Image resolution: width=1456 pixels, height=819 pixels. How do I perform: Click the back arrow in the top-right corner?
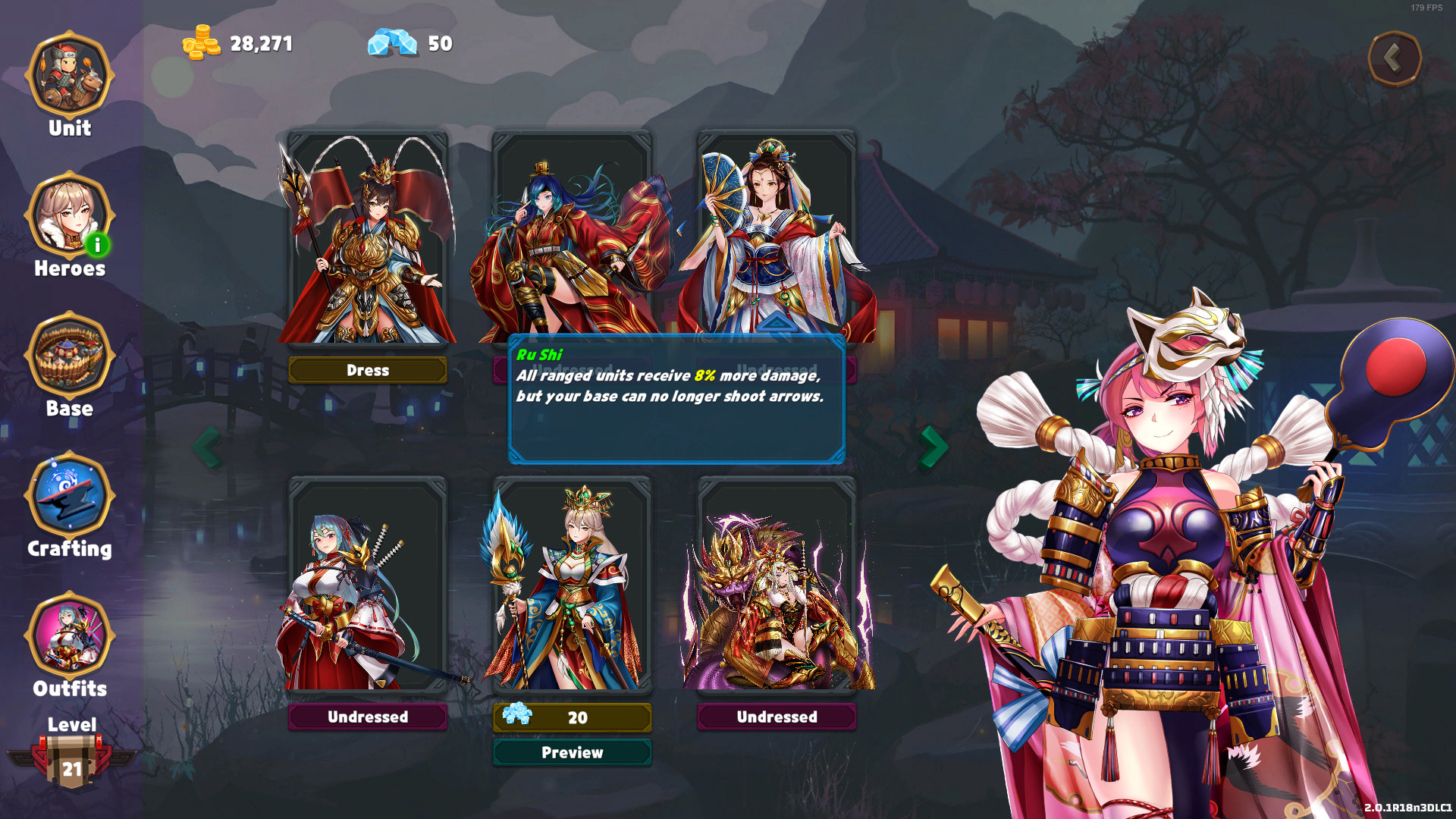[1395, 57]
